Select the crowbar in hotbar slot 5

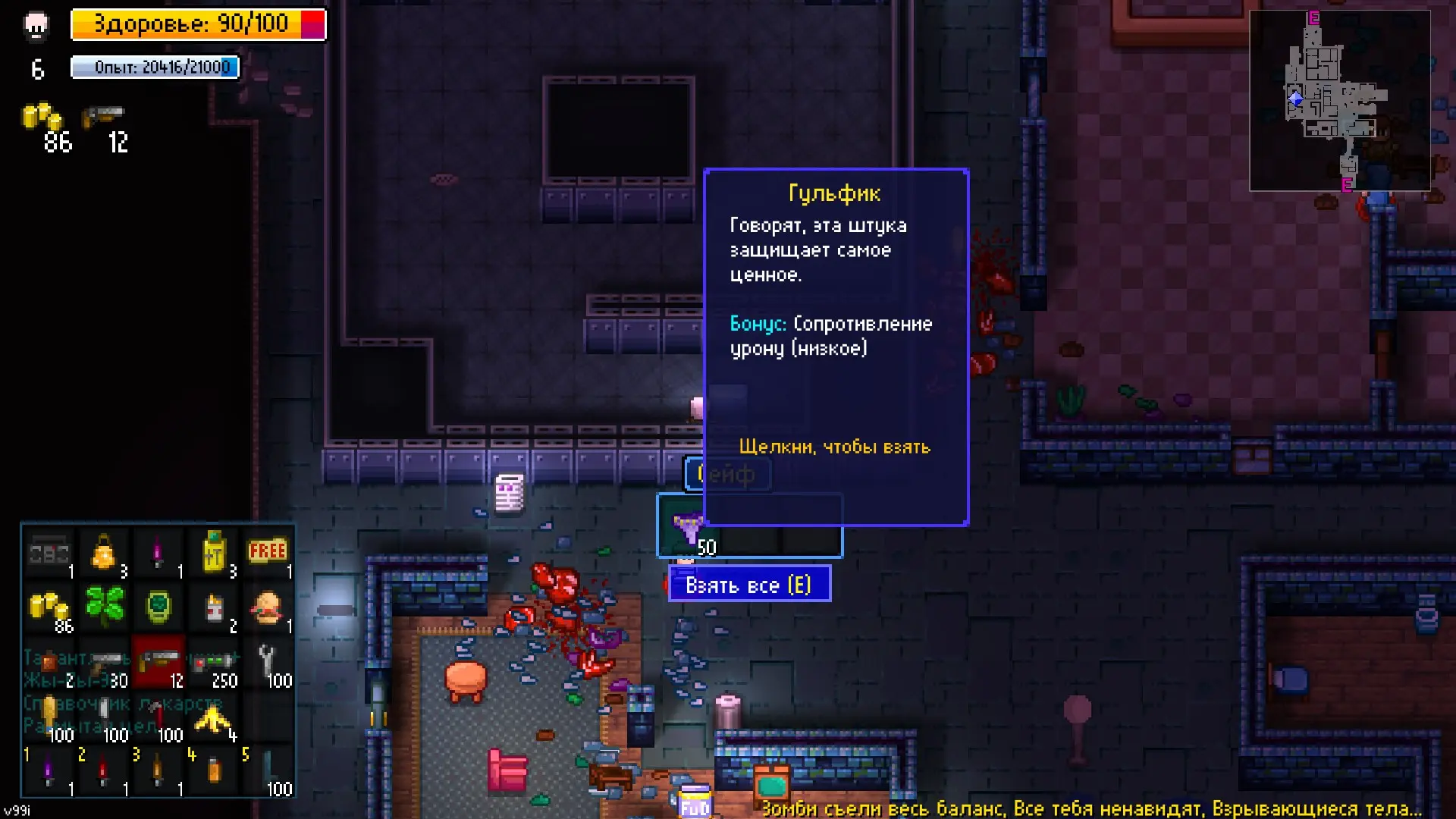point(268,771)
